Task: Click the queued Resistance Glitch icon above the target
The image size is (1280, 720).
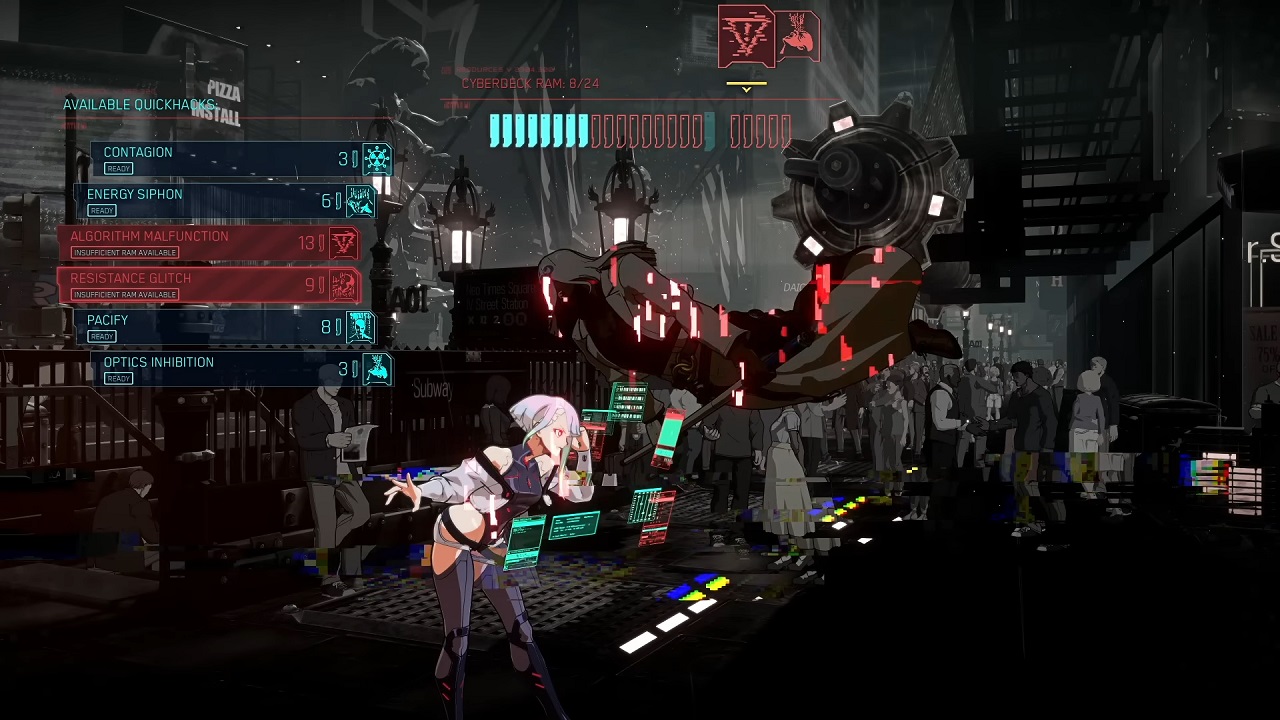Action: (798, 36)
